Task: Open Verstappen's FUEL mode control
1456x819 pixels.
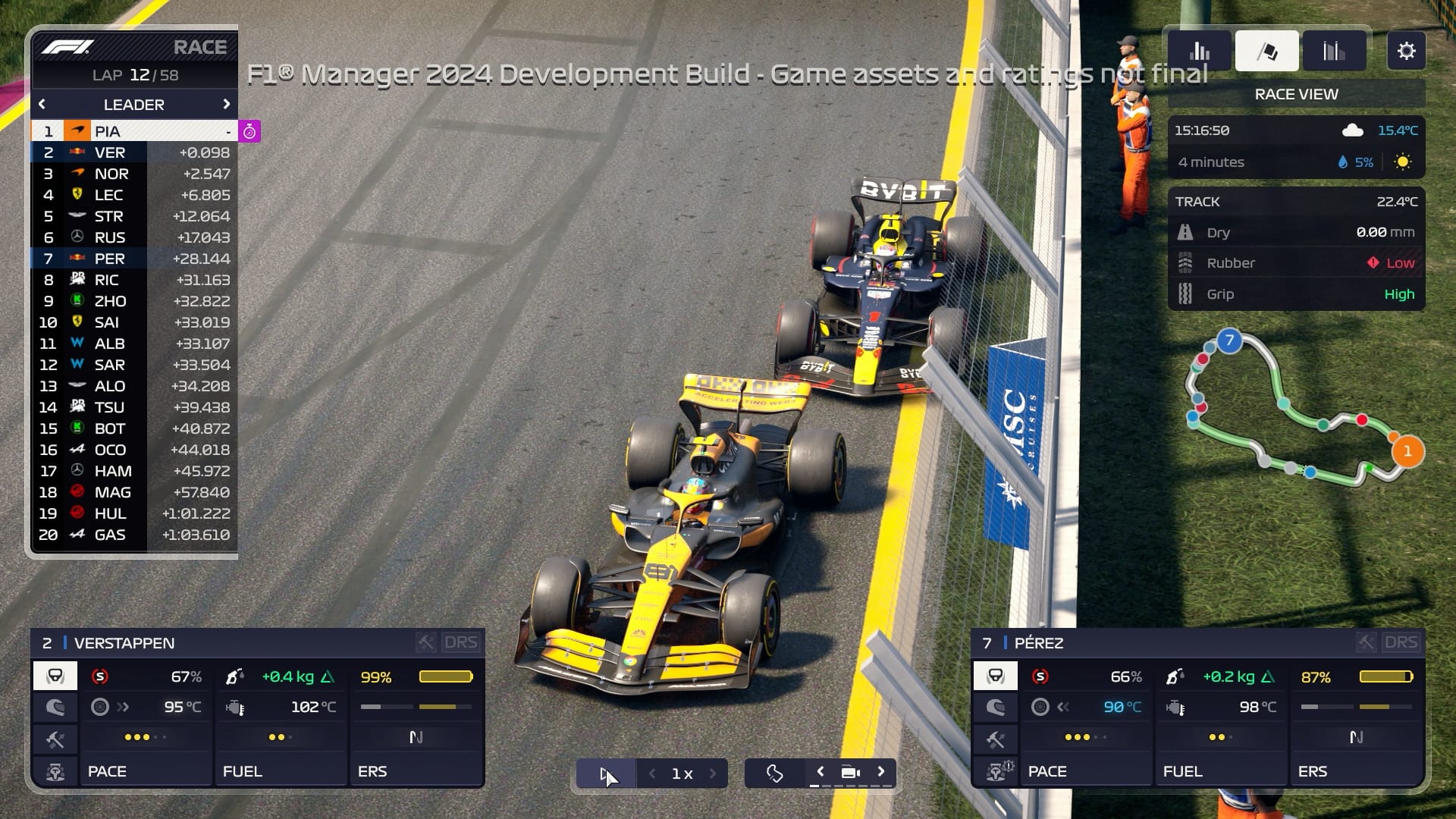Action: coord(281,770)
